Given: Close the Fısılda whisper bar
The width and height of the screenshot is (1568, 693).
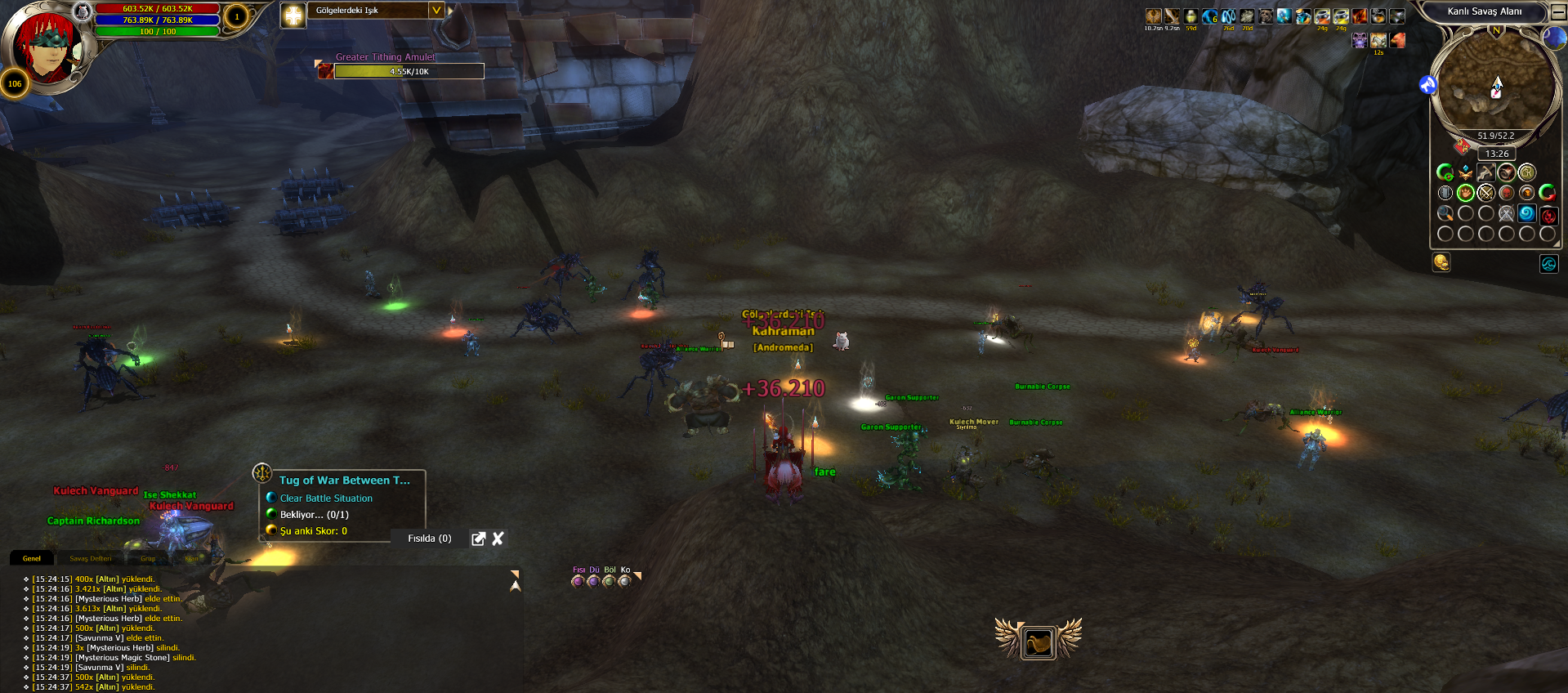Looking at the screenshot, I should click(x=498, y=539).
